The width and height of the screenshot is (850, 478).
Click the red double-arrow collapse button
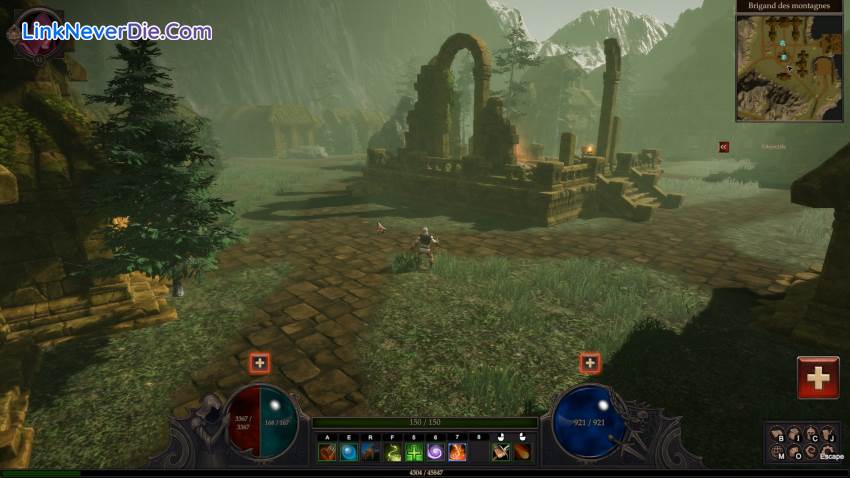pos(724,147)
